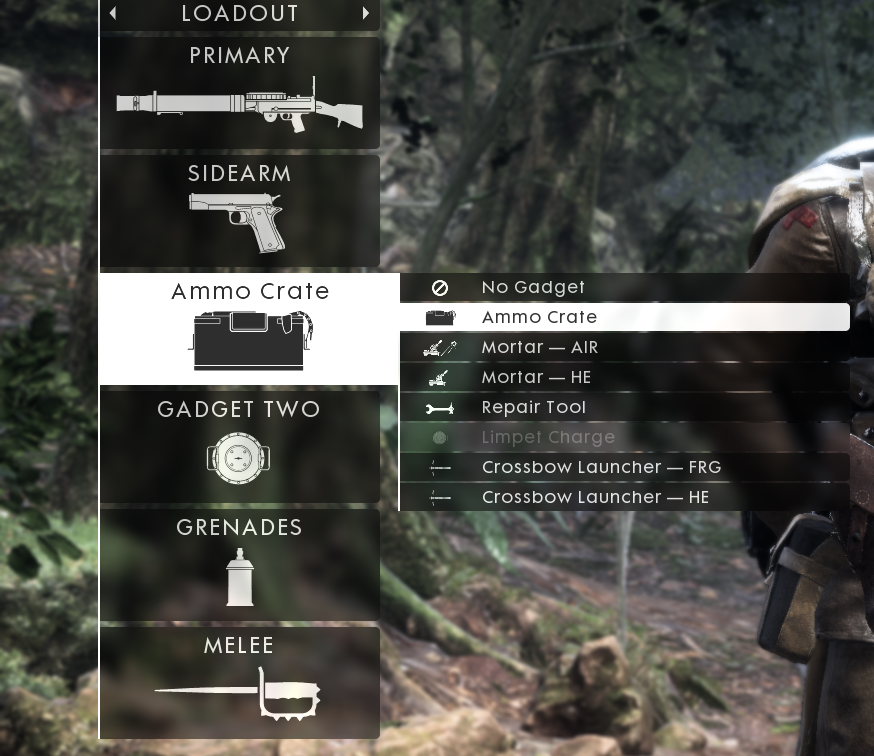Viewport: 874px width, 756px height.
Task: Choose No Gadget from the list
Action: (624, 287)
